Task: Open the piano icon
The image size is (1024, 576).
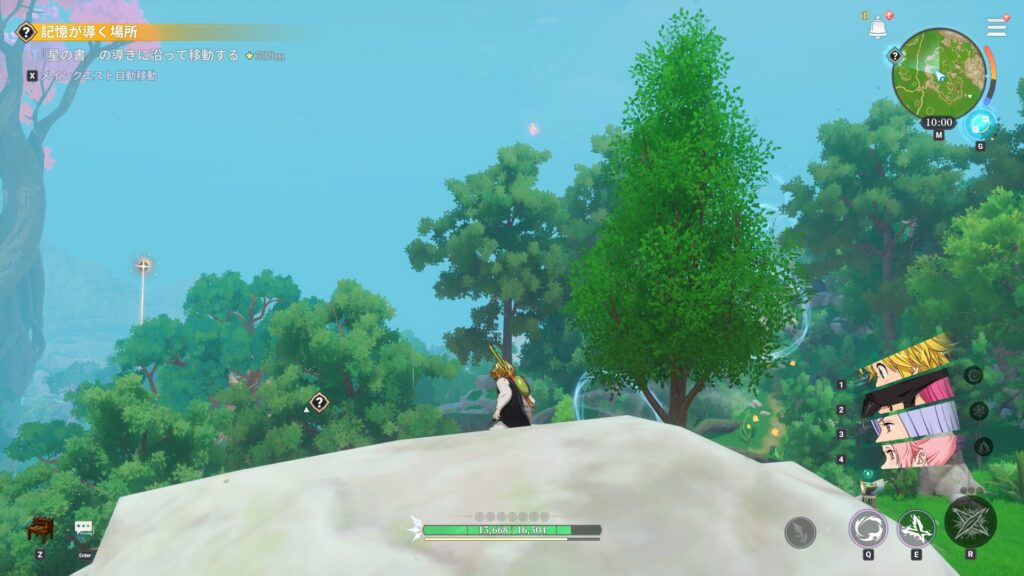Action: [40, 528]
